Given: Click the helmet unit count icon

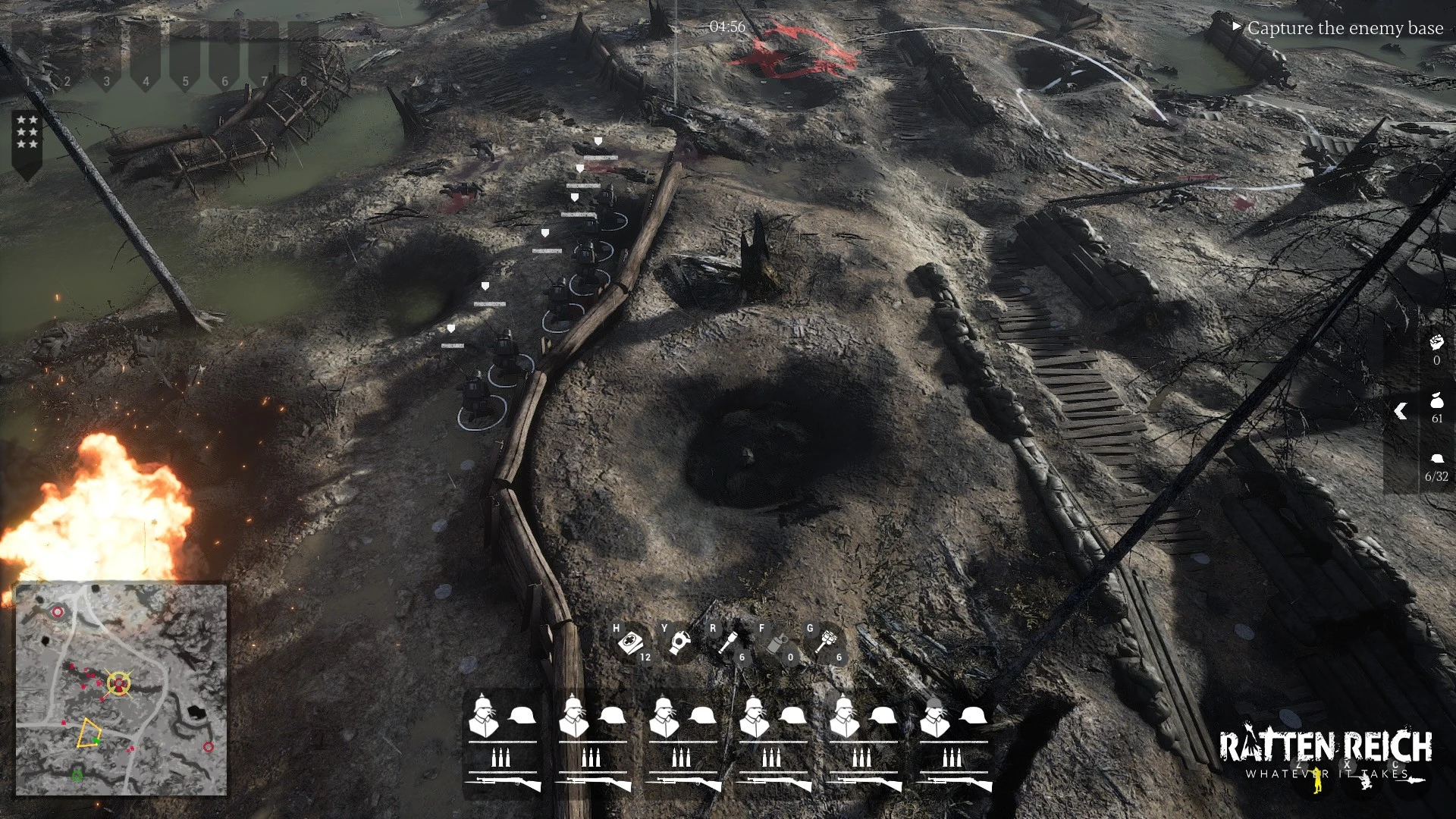Looking at the screenshot, I should [1436, 459].
